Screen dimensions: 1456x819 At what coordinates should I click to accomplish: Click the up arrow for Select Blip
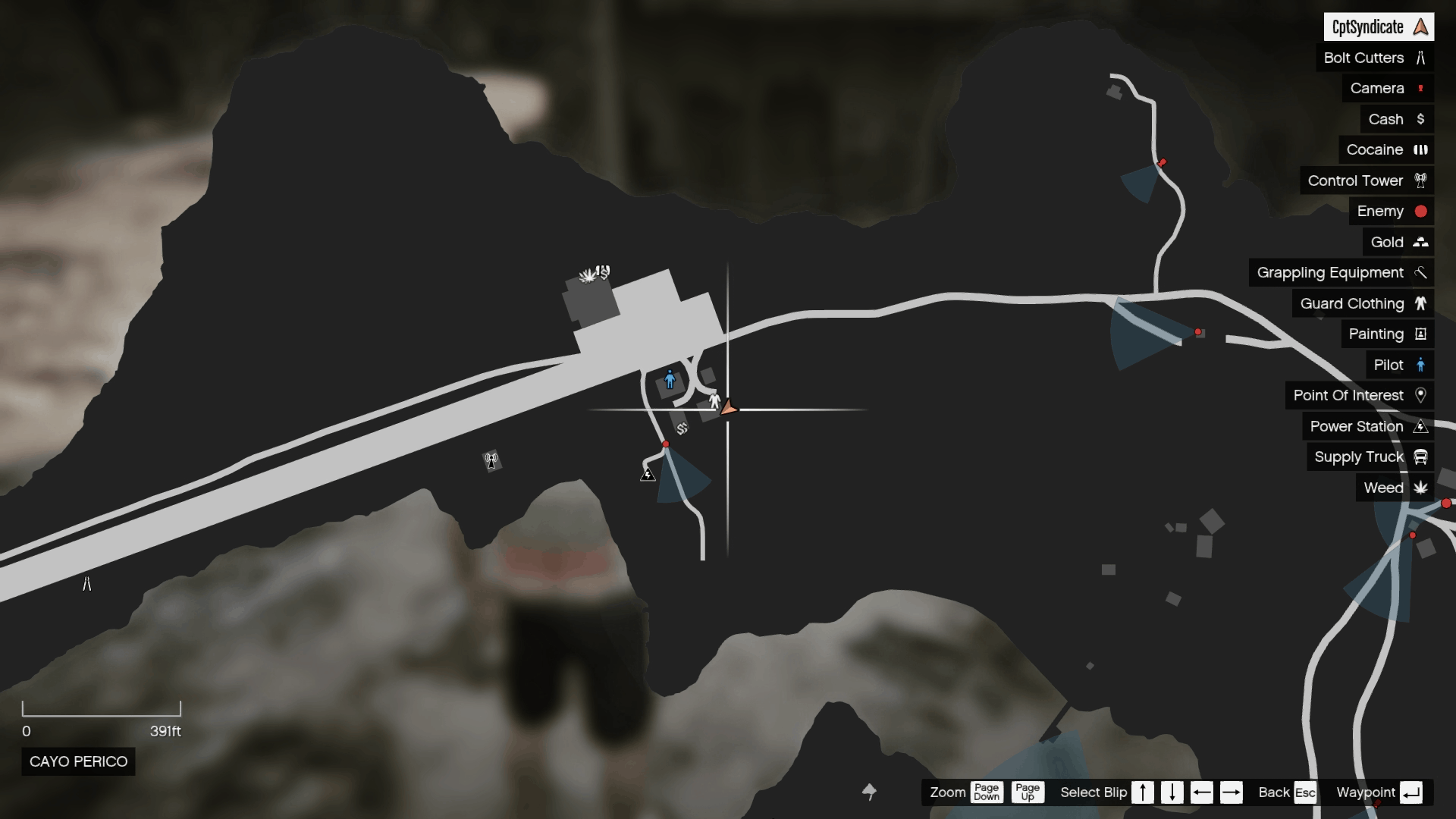point(1143,792)
